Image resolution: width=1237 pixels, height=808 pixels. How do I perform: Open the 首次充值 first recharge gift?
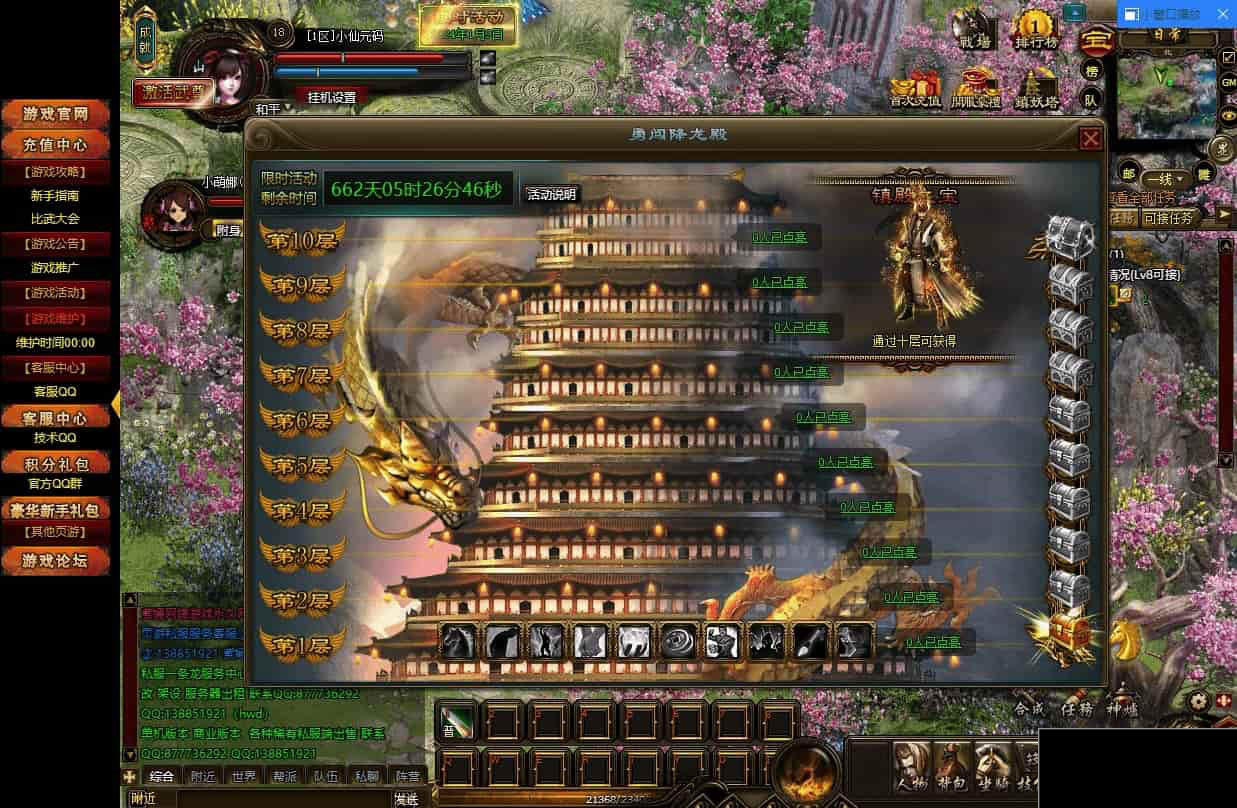pyautogui.click(x=915, y=88)
